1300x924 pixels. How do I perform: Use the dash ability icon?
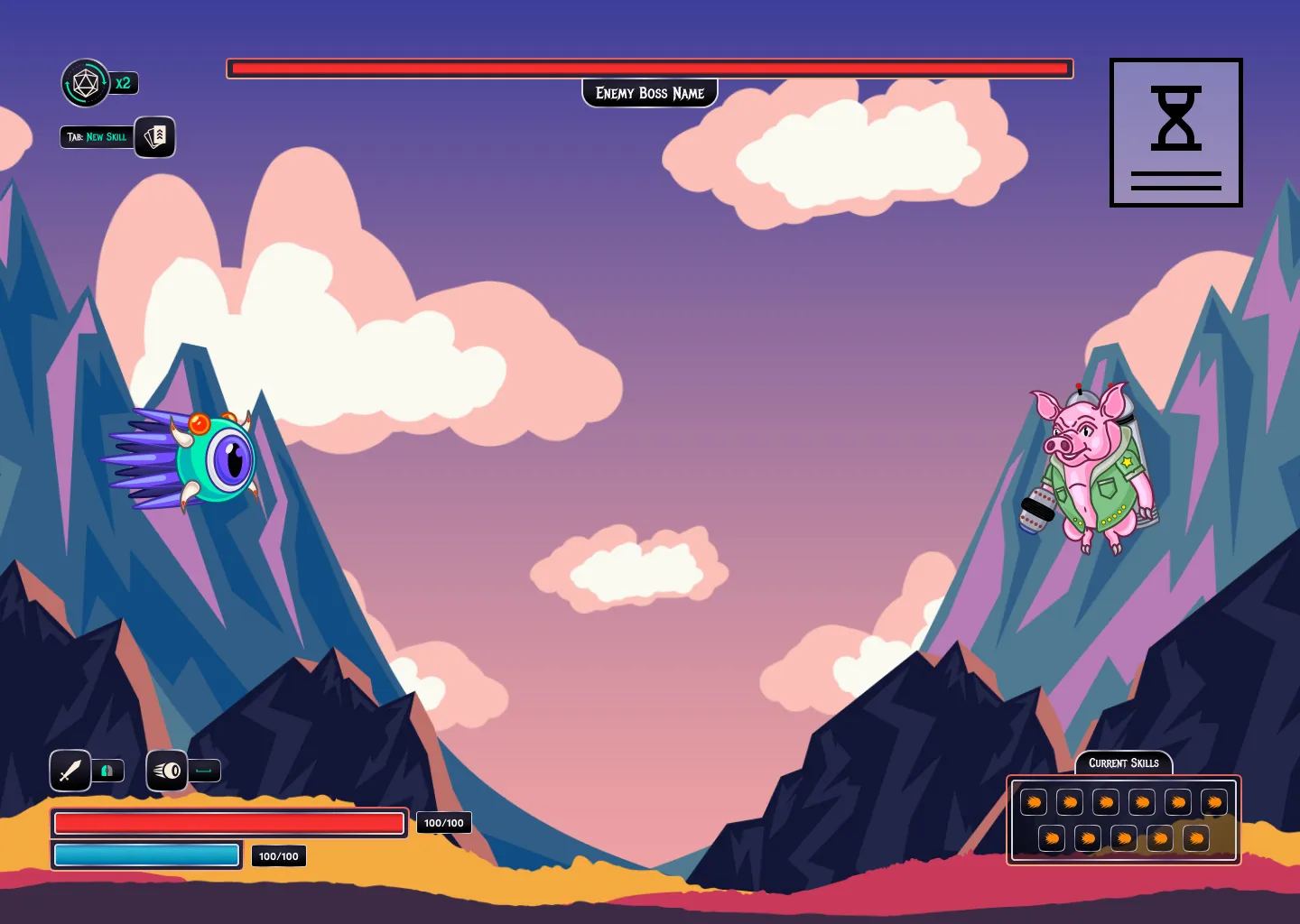pos(167,771)
